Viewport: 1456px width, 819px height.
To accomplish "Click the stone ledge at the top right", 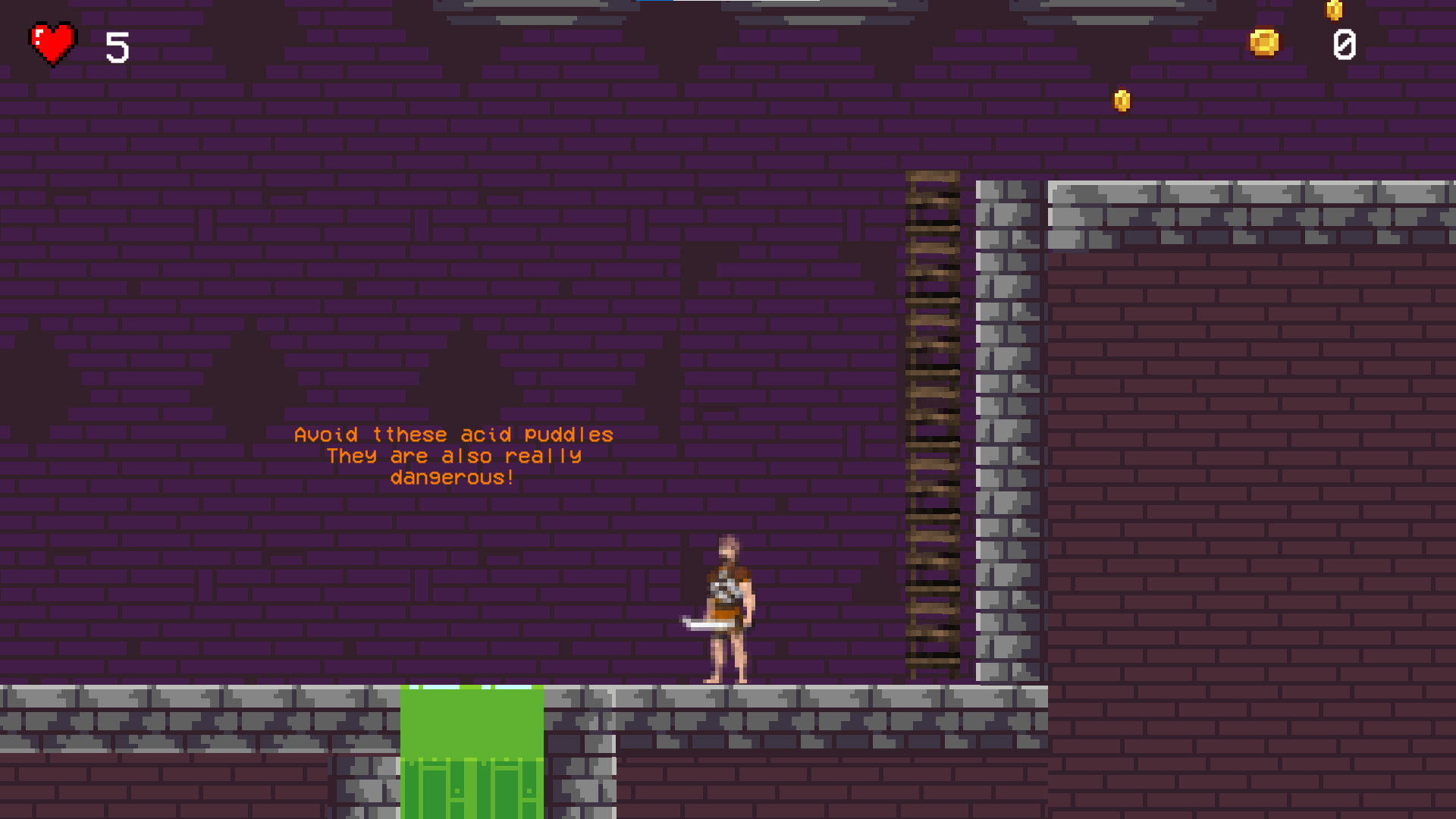I will [x=1251, y=205].
